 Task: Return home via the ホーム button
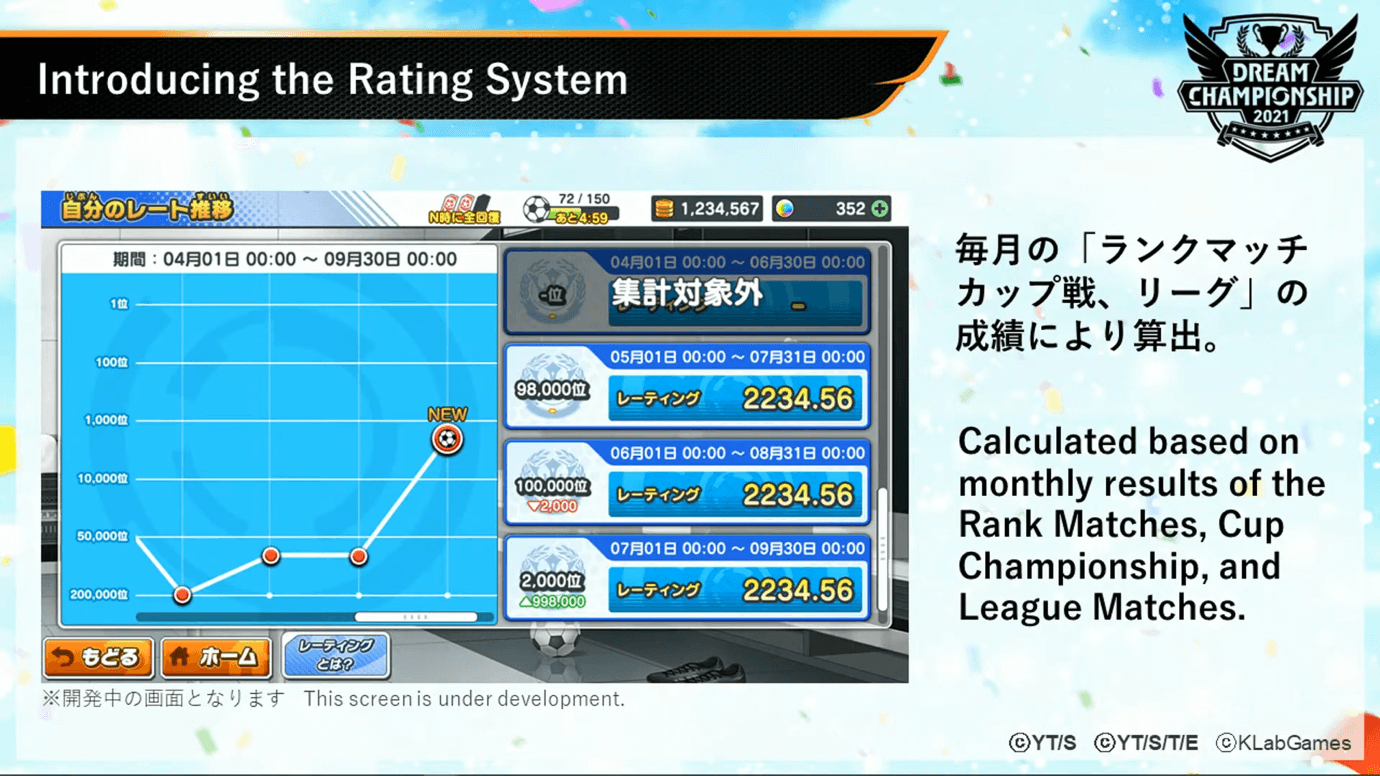pyautogui.click(x=216, y=658)
